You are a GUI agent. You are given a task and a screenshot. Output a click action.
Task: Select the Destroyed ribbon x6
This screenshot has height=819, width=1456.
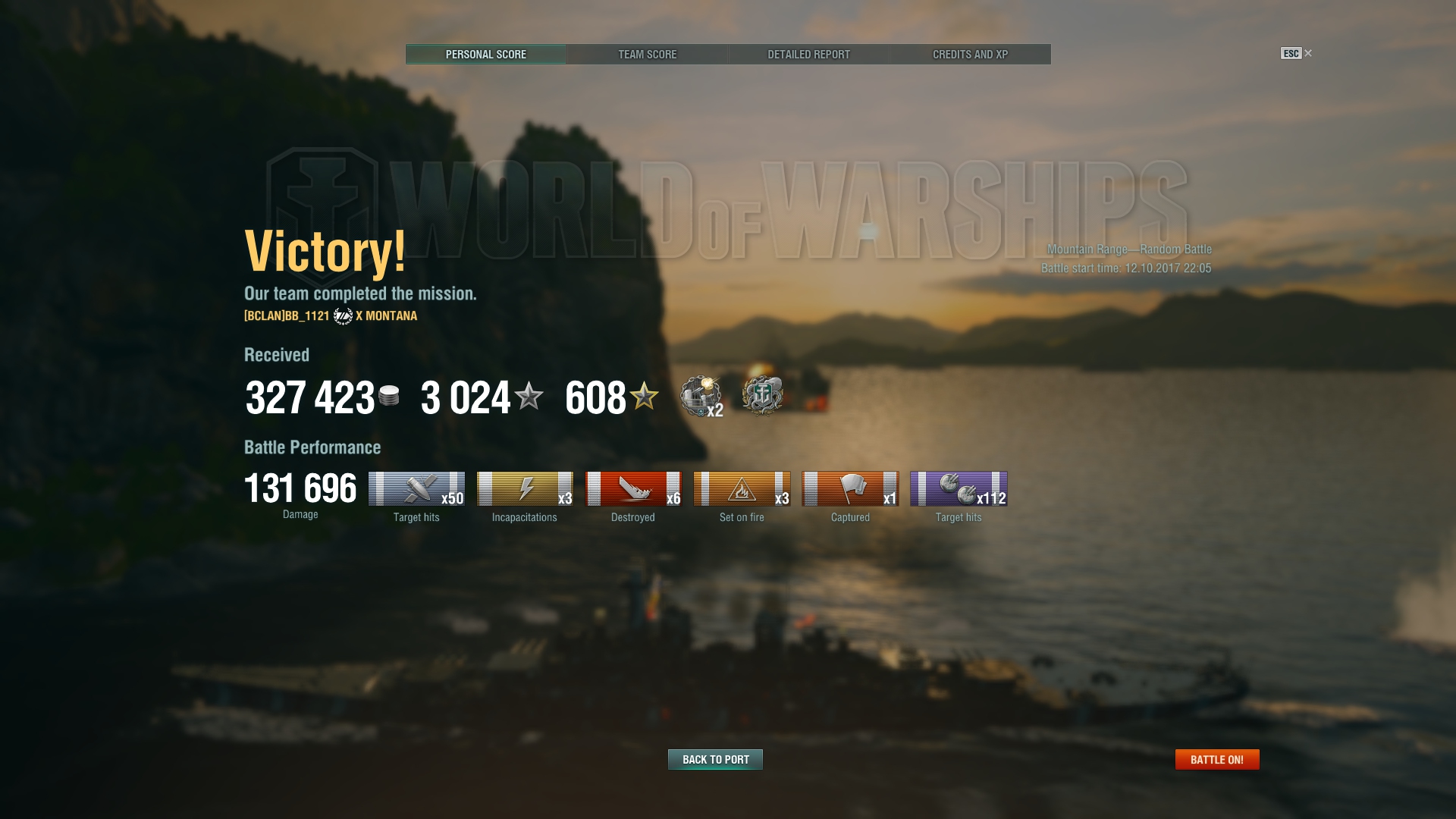point(633,489)
